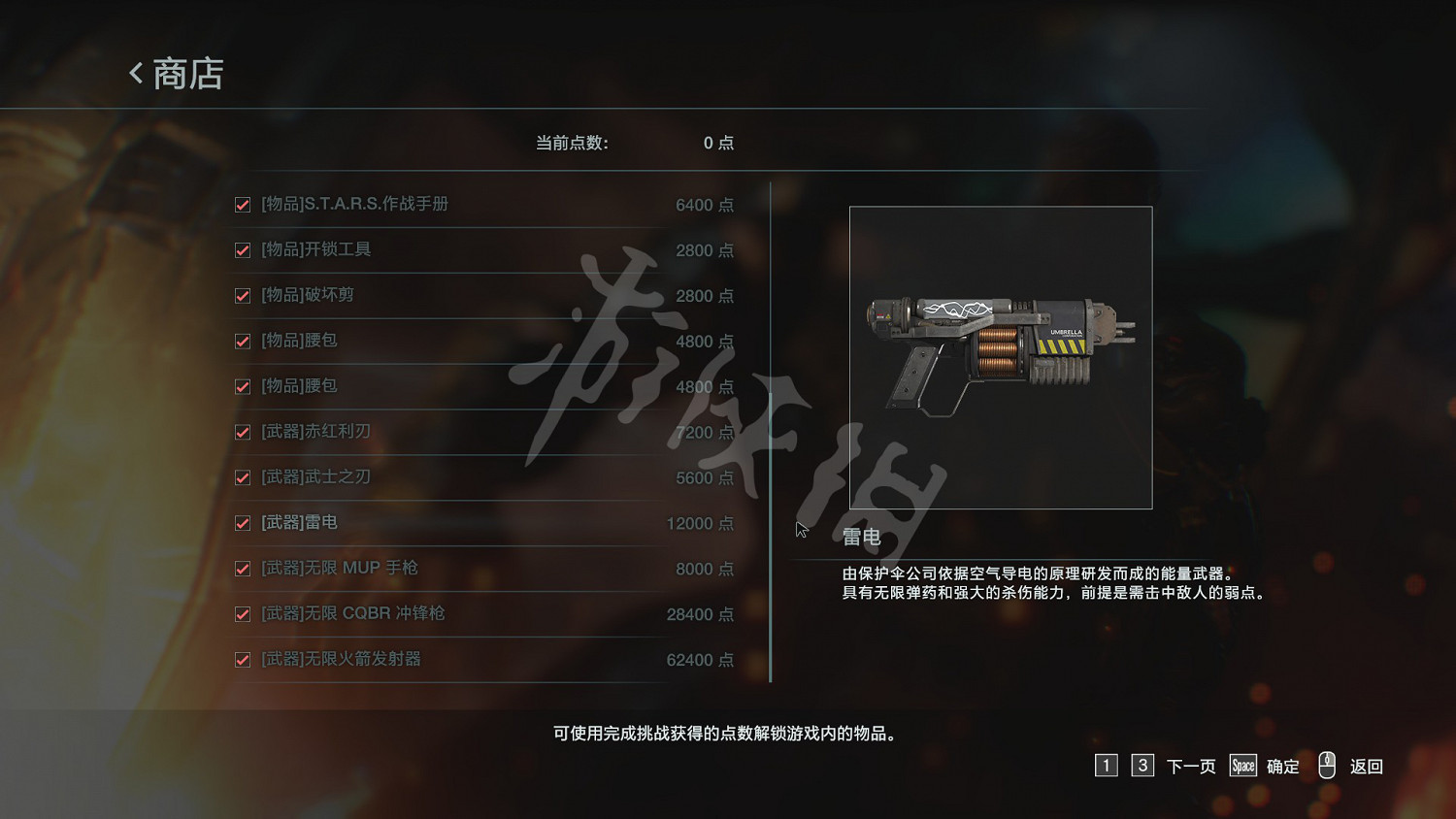Click the Space key icon beside 确定

(1242, 766)
